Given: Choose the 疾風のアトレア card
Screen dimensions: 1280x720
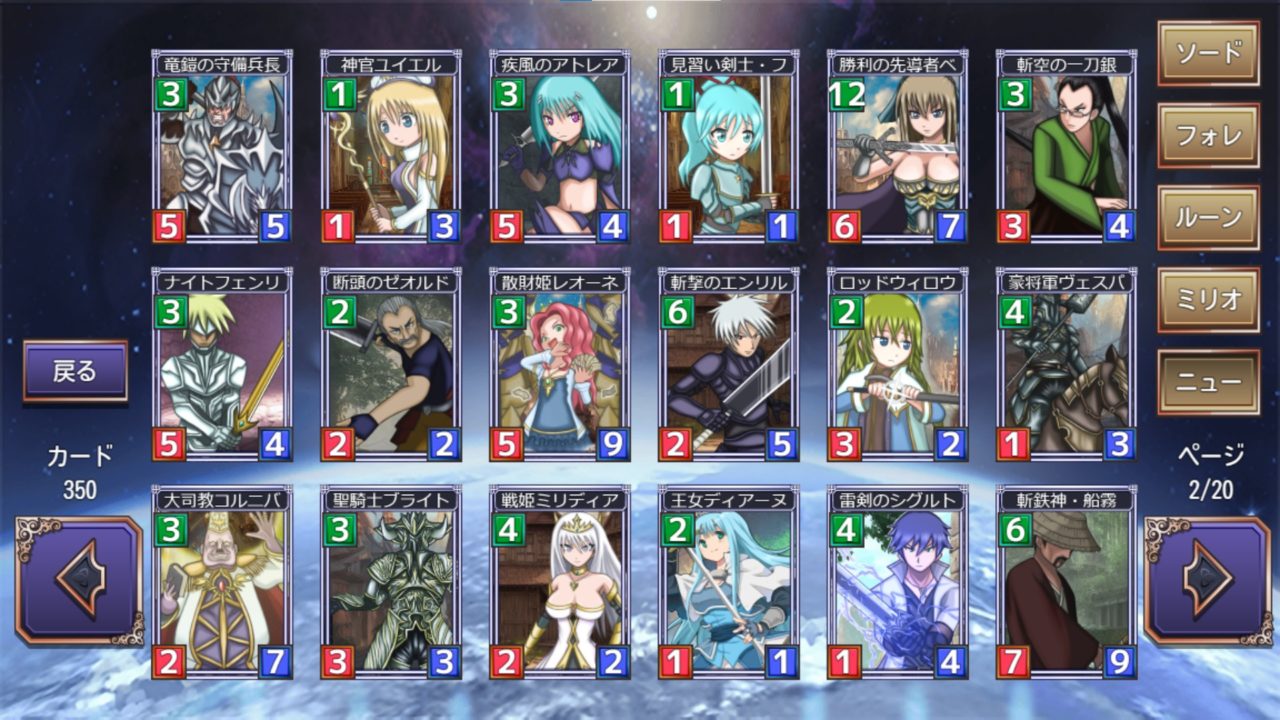Looking at the screenshot, I should 560,148.
